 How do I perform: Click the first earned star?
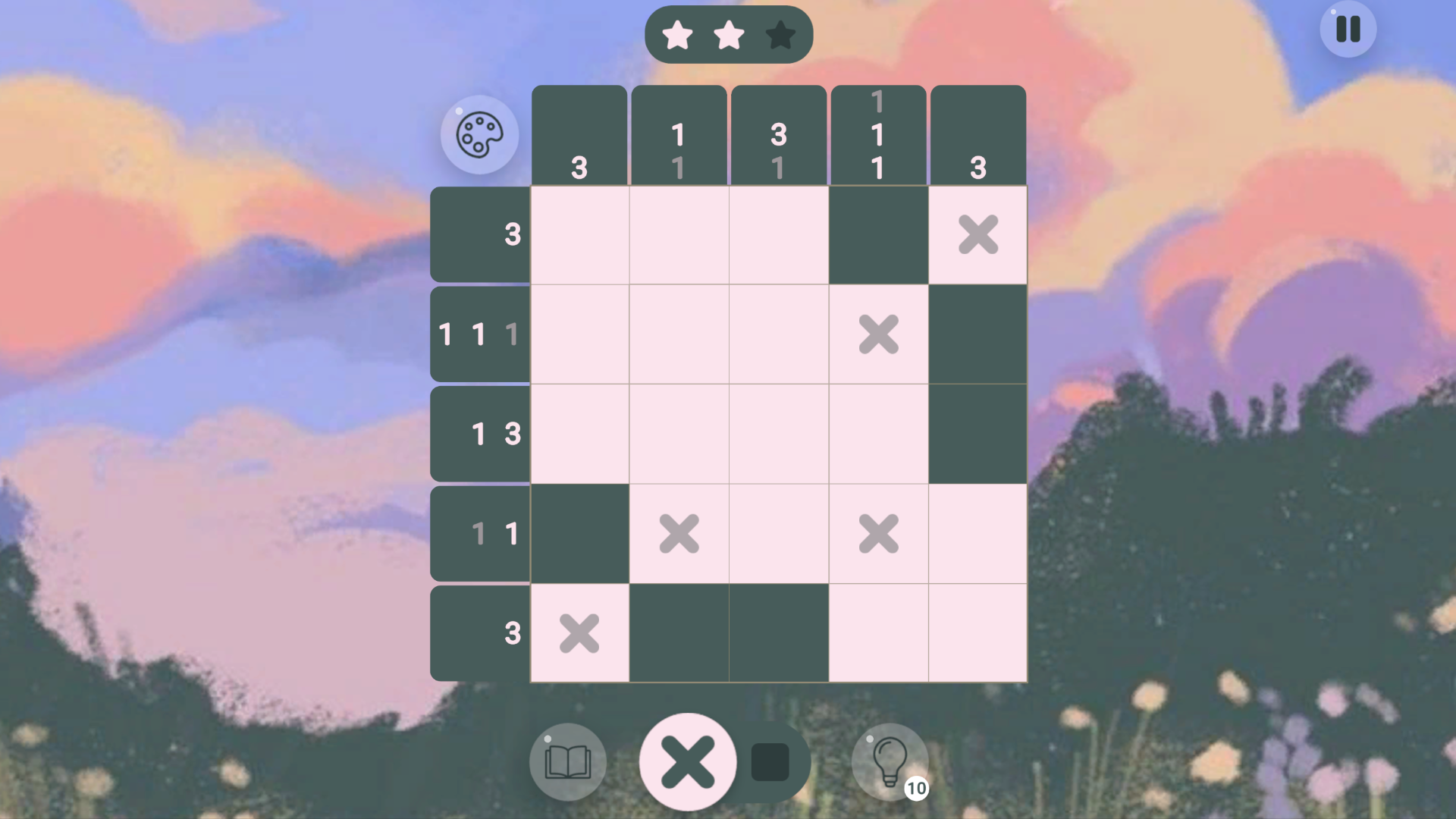point(678,33)
